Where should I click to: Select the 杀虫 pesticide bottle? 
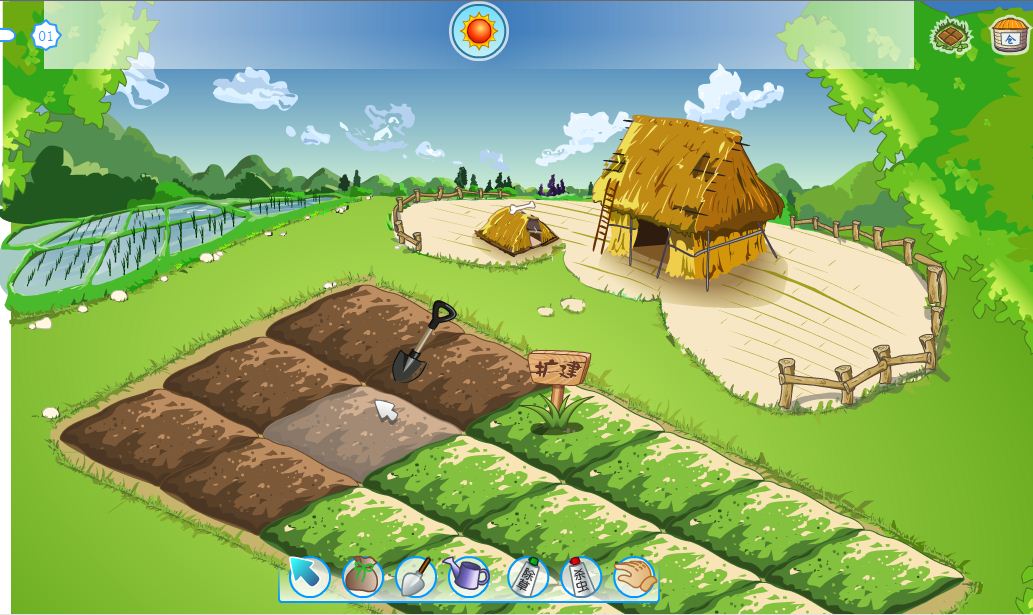coord(580,577)
